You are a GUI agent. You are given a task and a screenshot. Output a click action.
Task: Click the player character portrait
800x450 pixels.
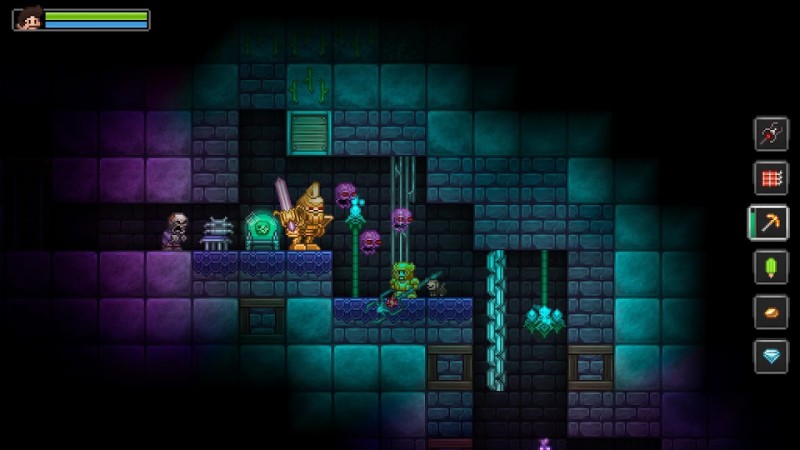point(28,20)
